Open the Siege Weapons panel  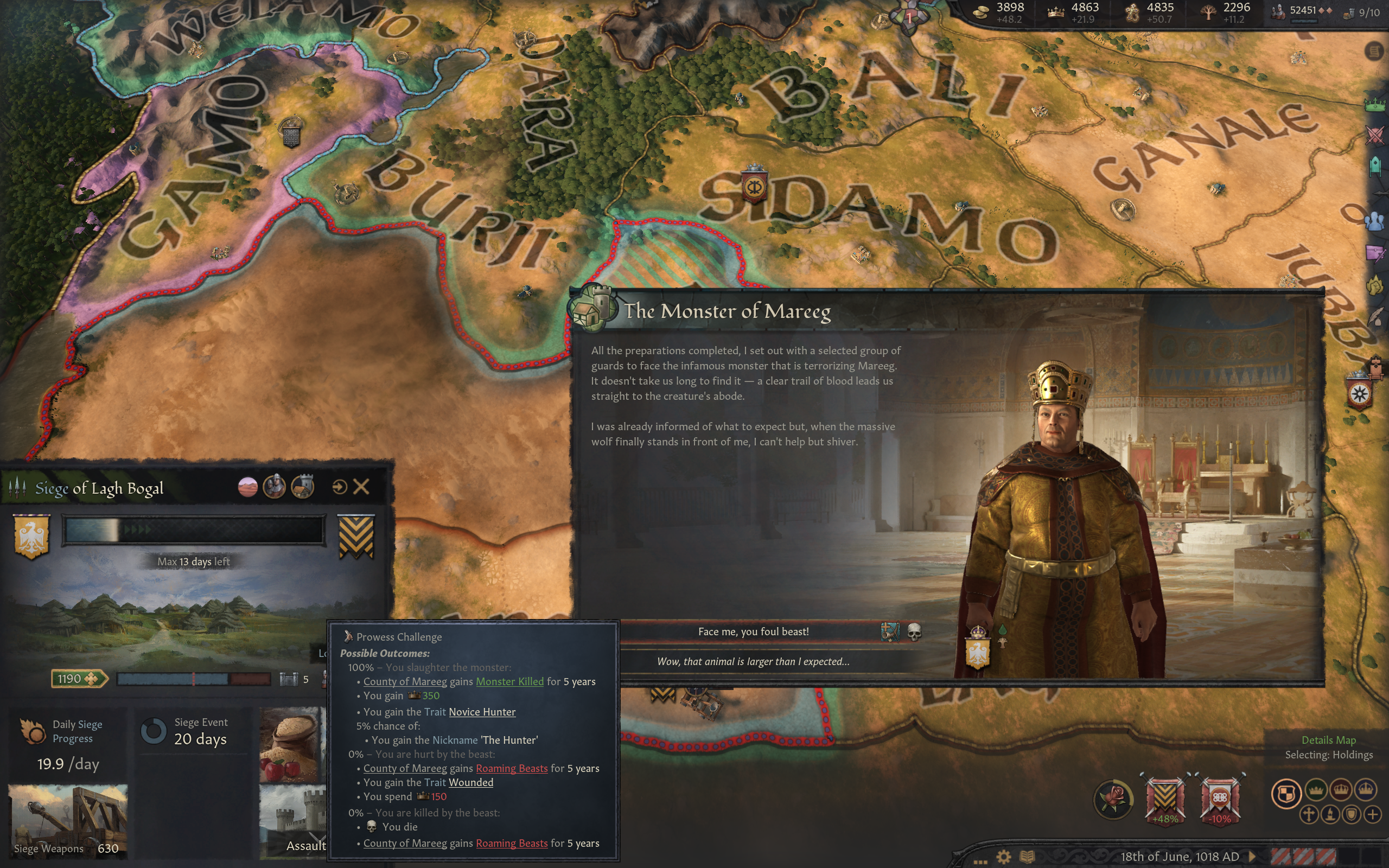click(x=68, y=822)
